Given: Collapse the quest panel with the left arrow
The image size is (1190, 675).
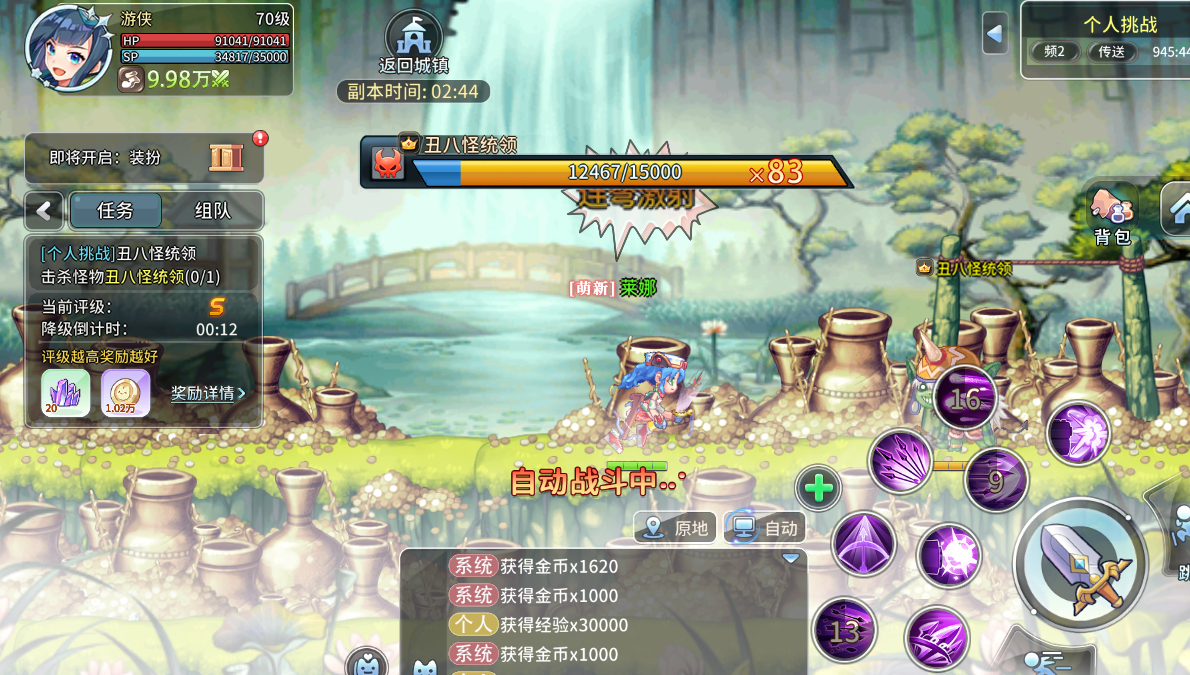Looking at the screenshot, I should (44, 211).
